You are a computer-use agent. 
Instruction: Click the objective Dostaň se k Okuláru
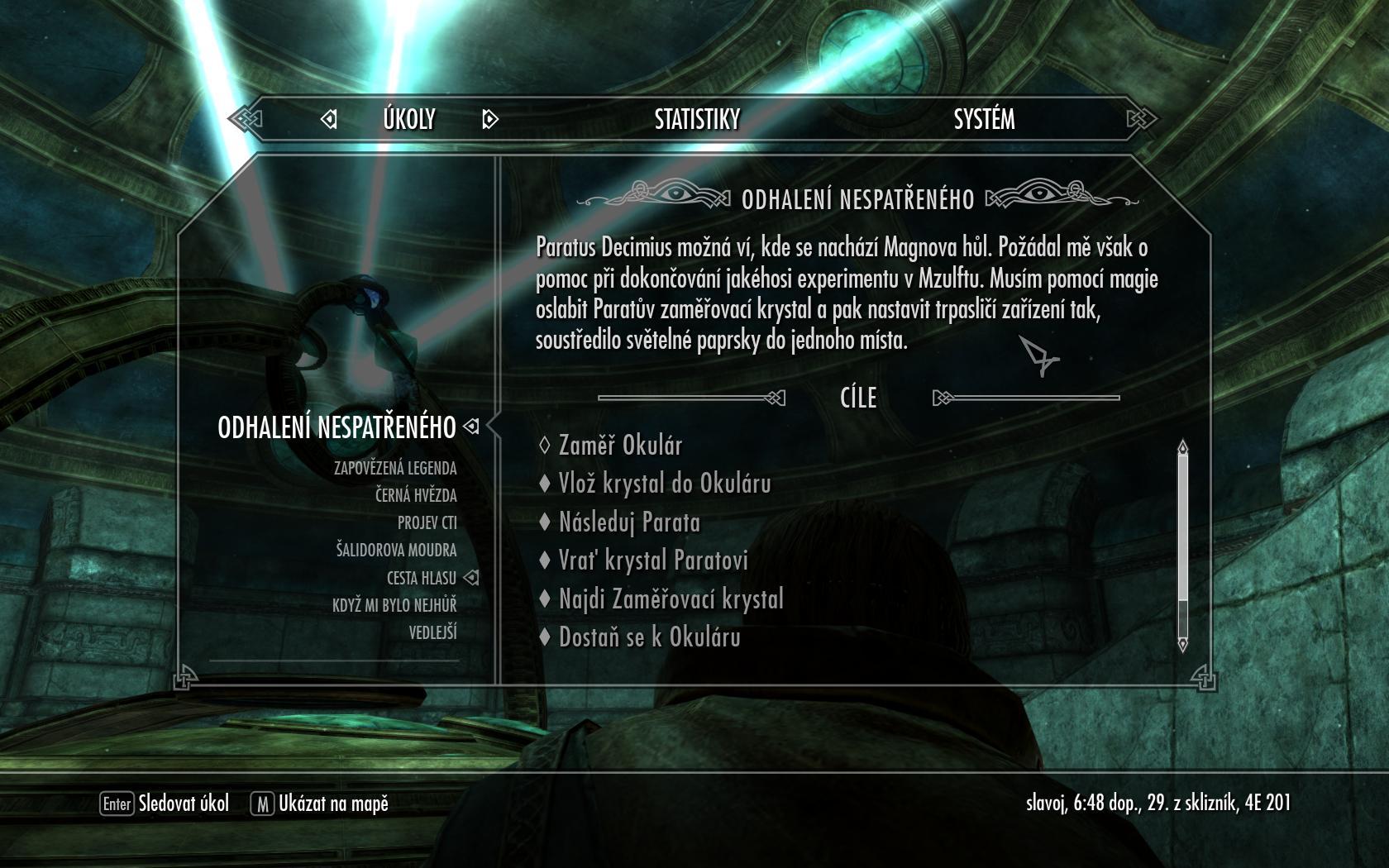[x=649, y=637]
